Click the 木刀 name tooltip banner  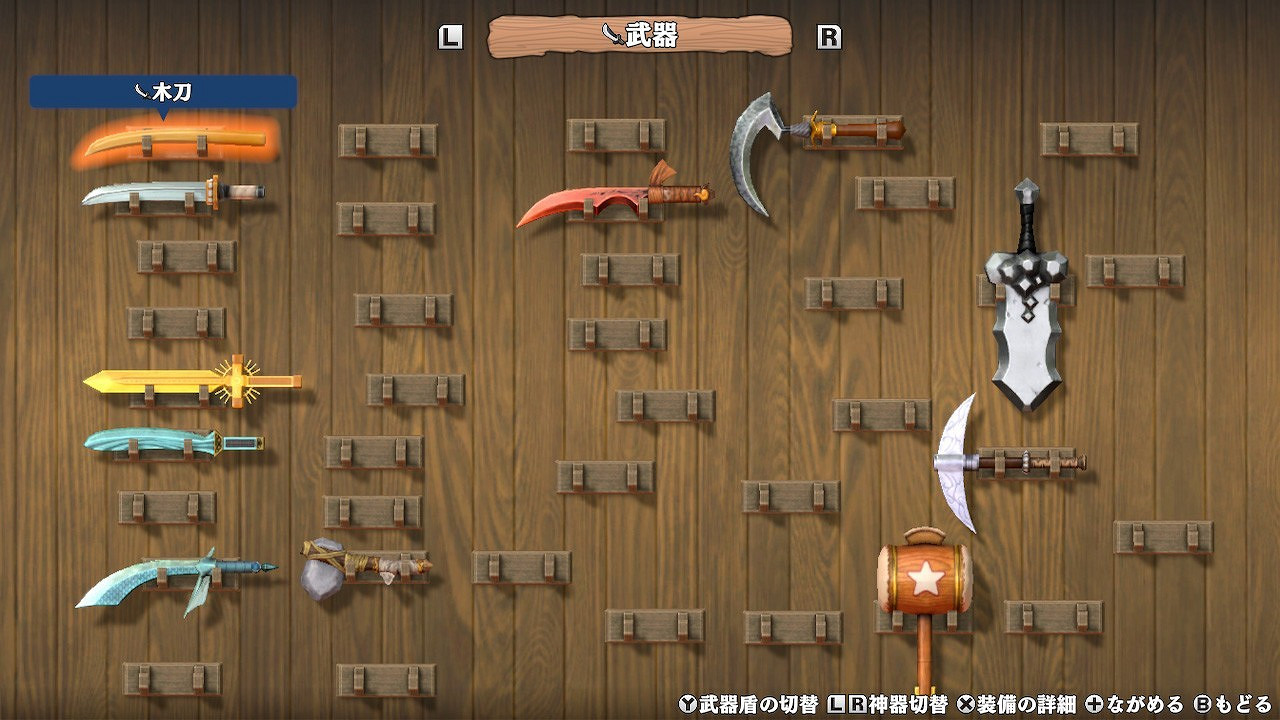pyautogui.click(x=165, y=90)
